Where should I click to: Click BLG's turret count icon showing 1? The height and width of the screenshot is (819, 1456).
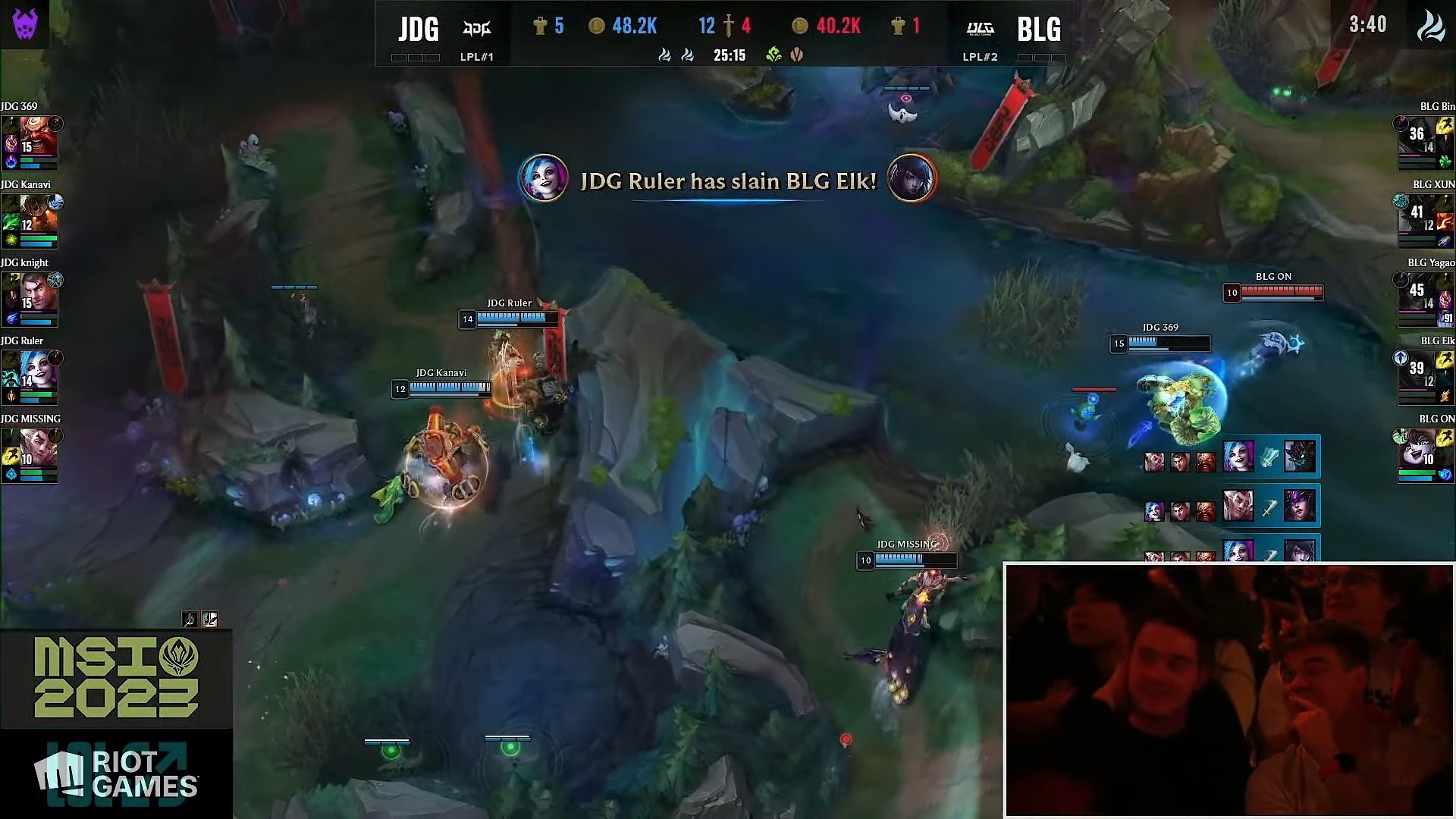[899, 25]
